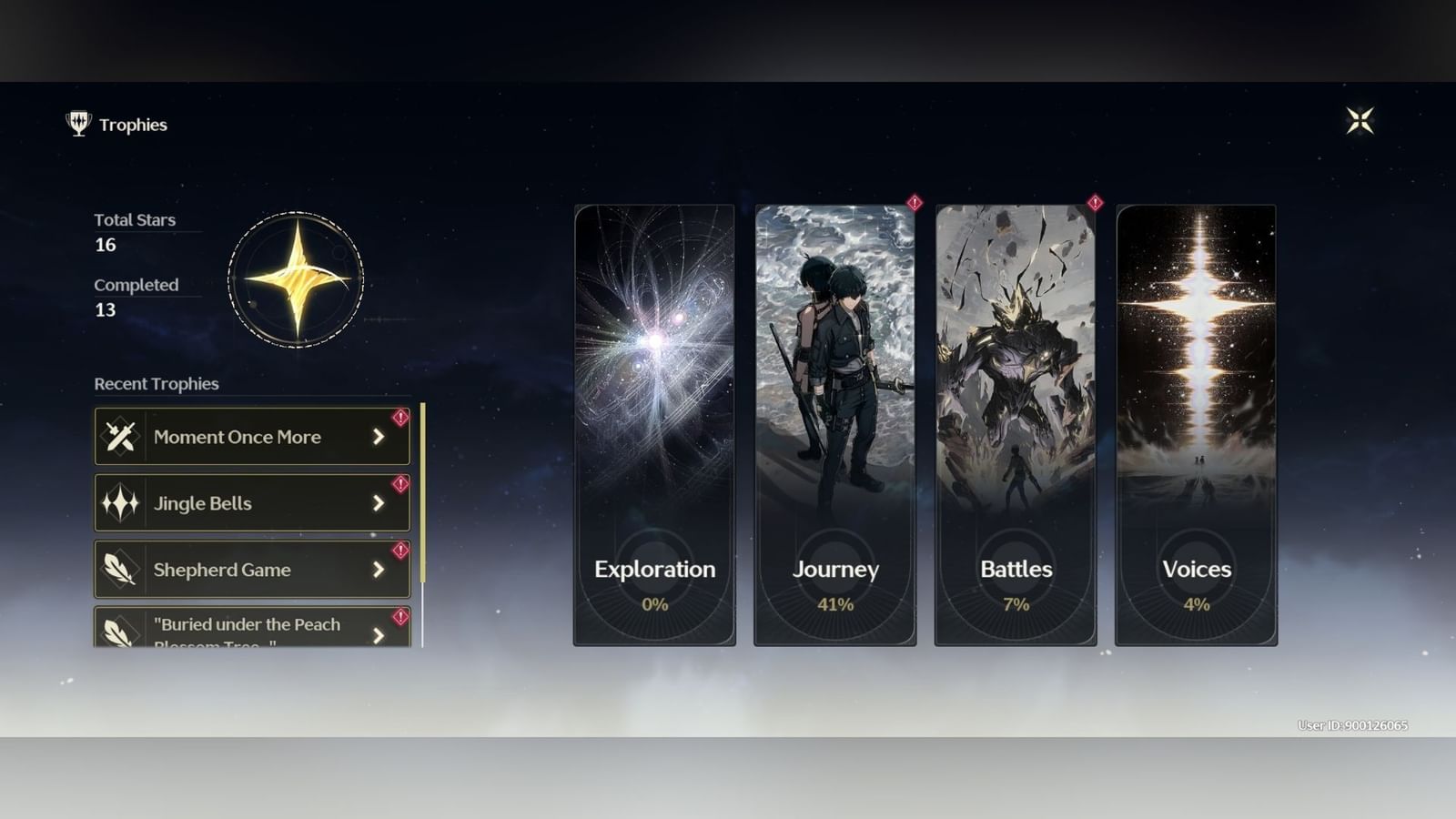Select the crossed swords icon on Moment Once More
This screenshot has height=819, width=1456.
pos(121,436)
